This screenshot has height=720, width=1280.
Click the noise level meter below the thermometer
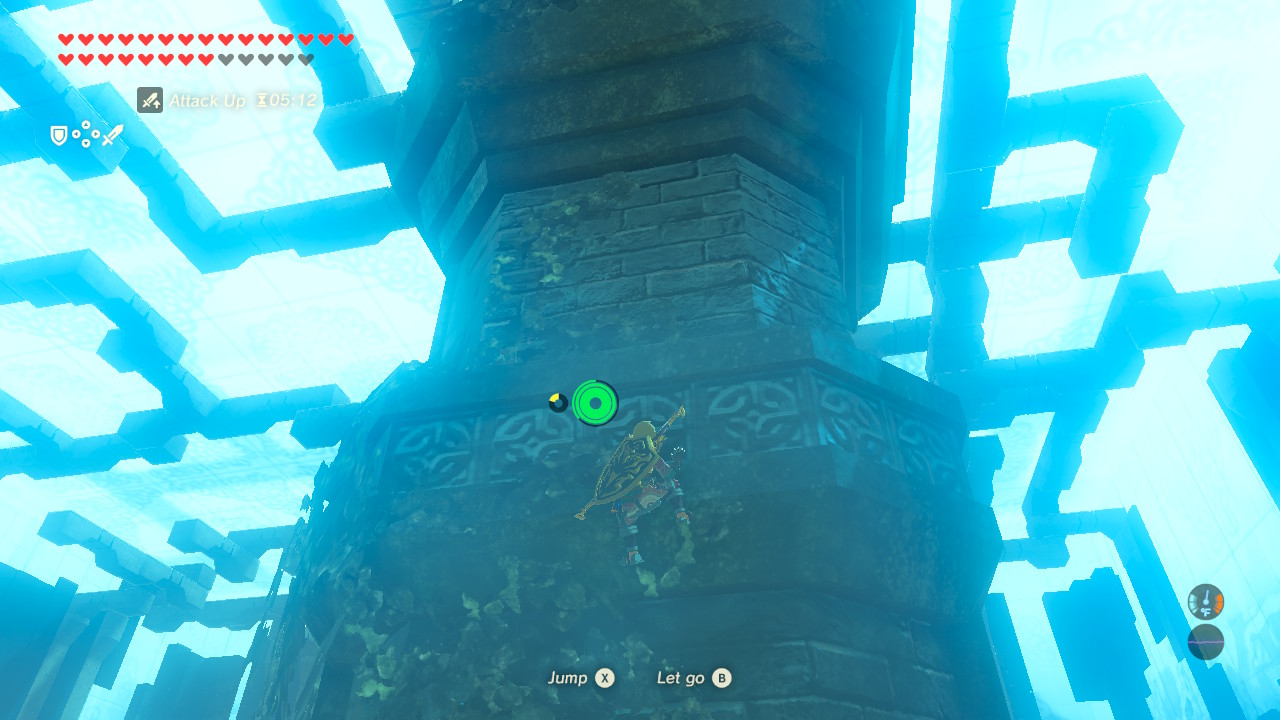[x=1206, y=642]
